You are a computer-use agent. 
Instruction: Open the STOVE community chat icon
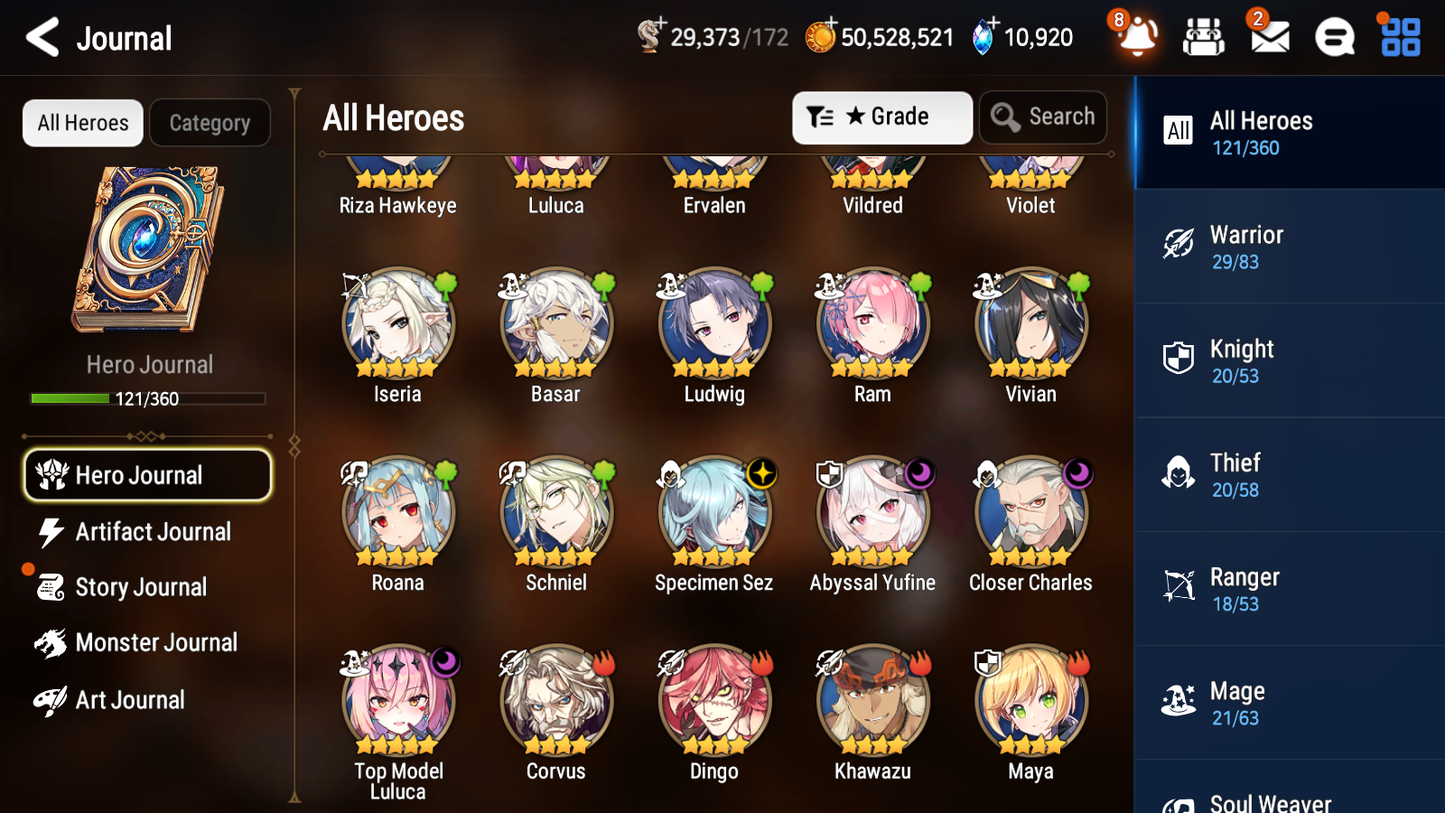[1335, 36]
